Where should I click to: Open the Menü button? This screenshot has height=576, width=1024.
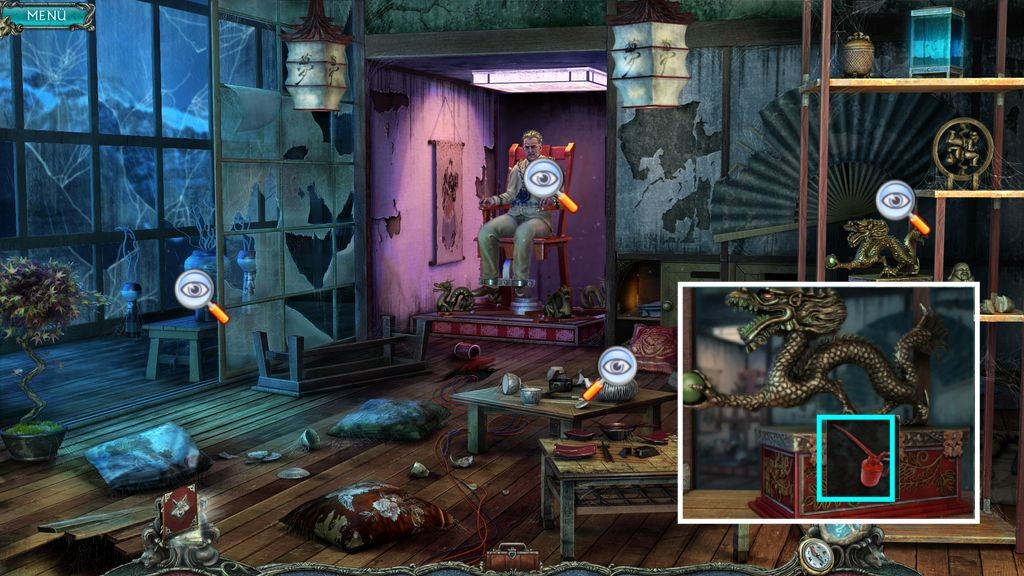[45, 15]
